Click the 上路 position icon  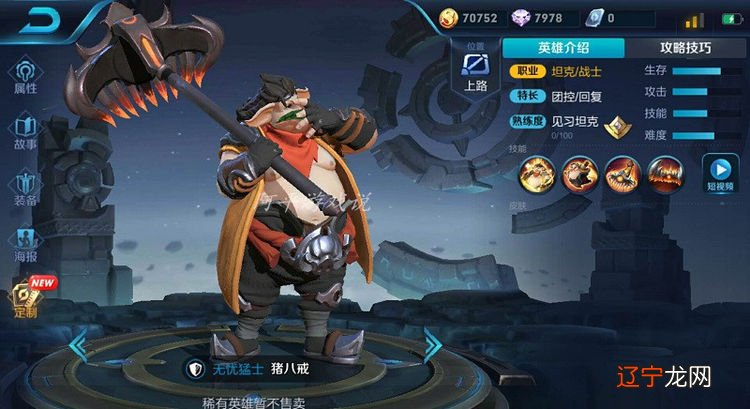[476, 70]
